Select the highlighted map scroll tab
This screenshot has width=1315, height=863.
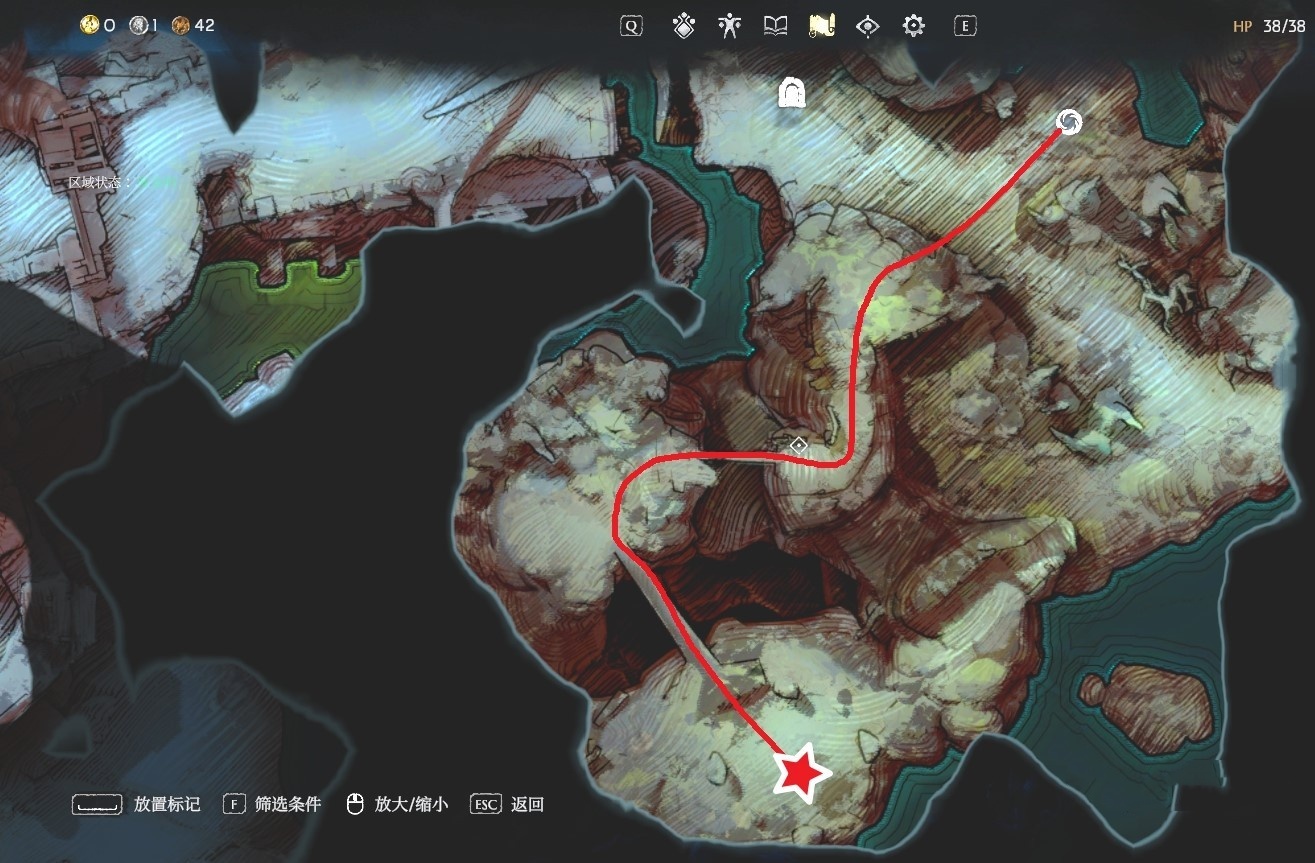822,26
